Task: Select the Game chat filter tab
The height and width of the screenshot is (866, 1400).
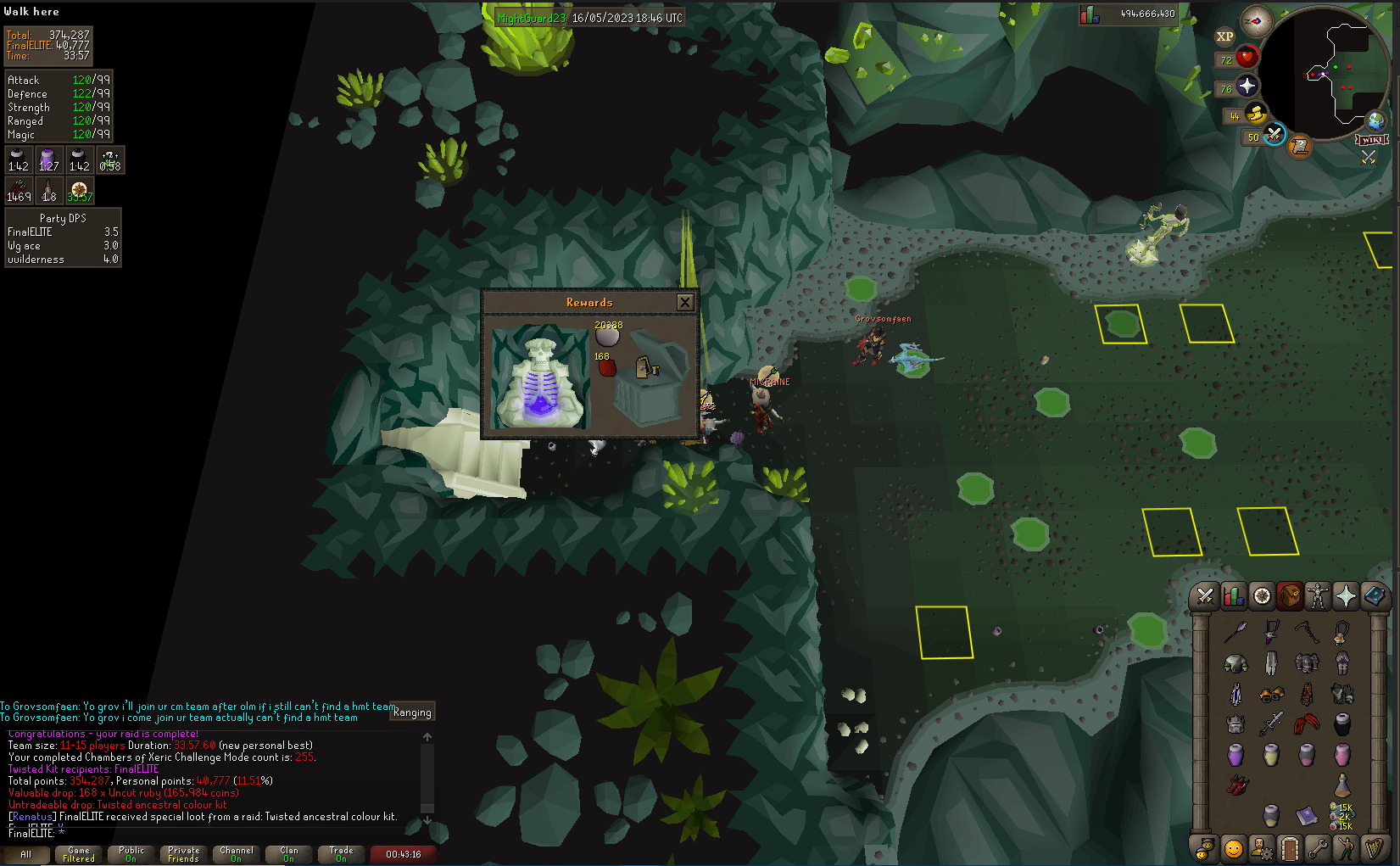Action: [78, 854]
